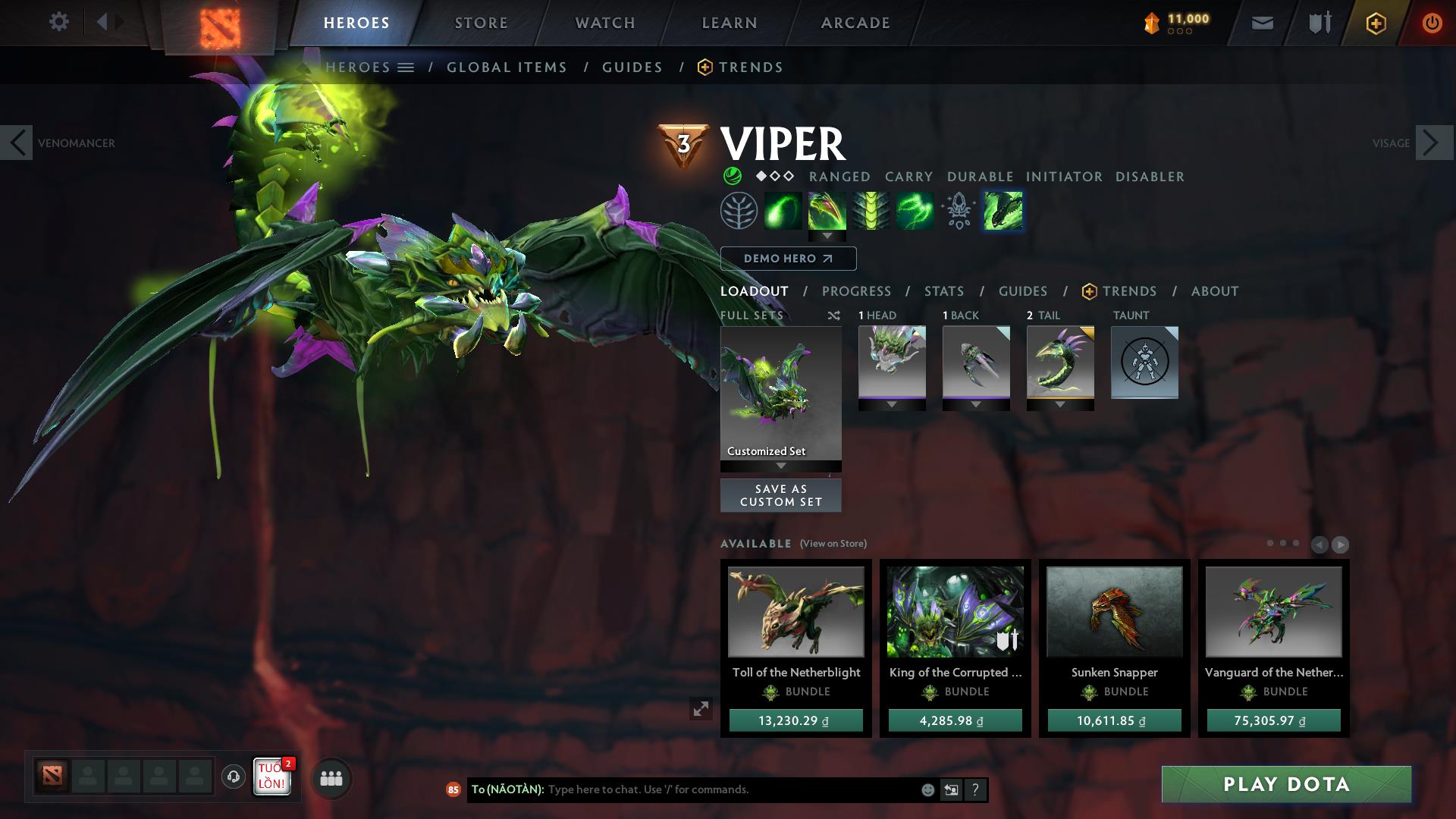This screenshot has width=1456, height=819.
Task: Click the expand fullscreen arrows near Available bundles
Action: (701, 710)
